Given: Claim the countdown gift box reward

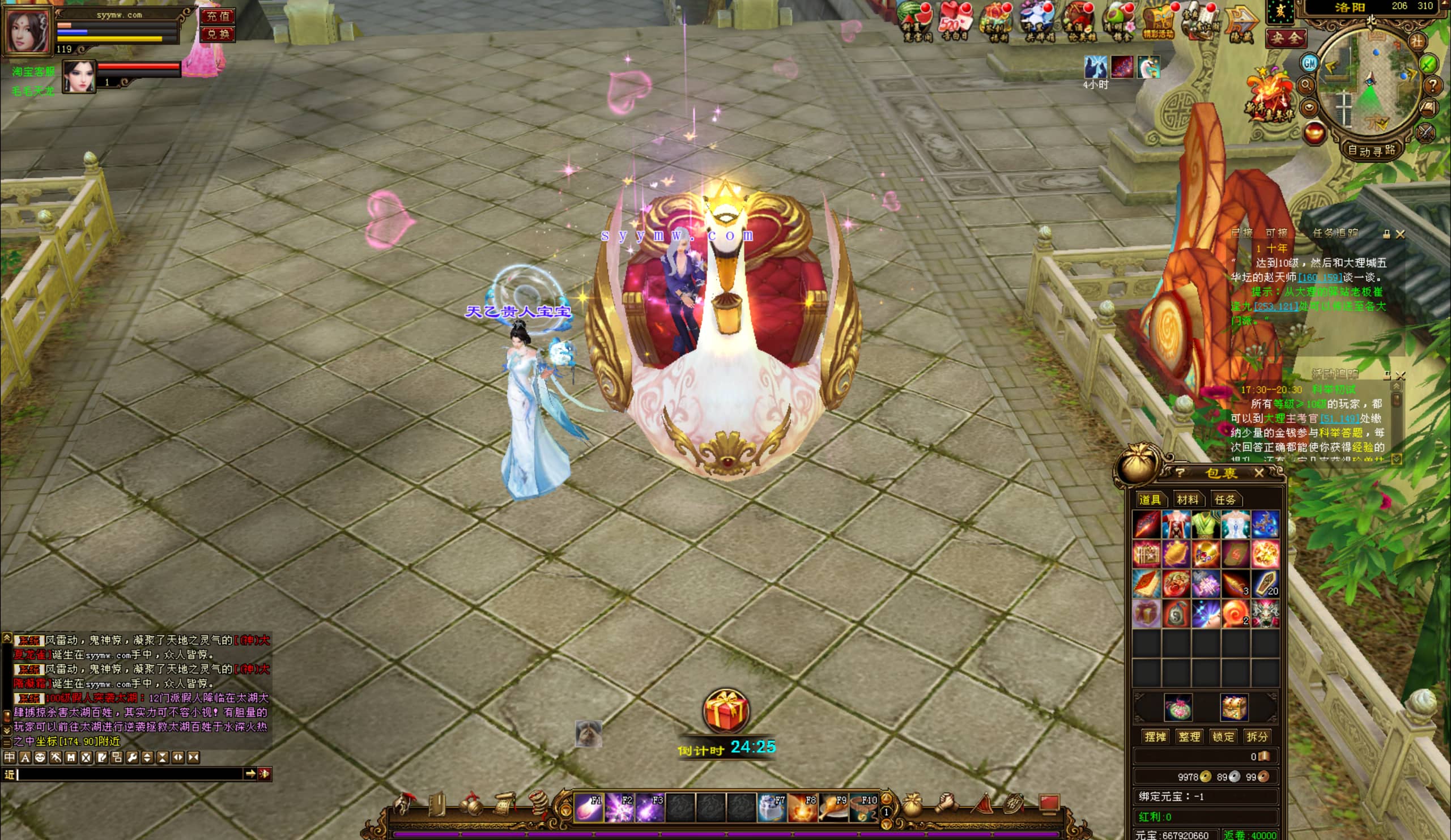Looking at the screenshot, I should (x=725, y=711).
